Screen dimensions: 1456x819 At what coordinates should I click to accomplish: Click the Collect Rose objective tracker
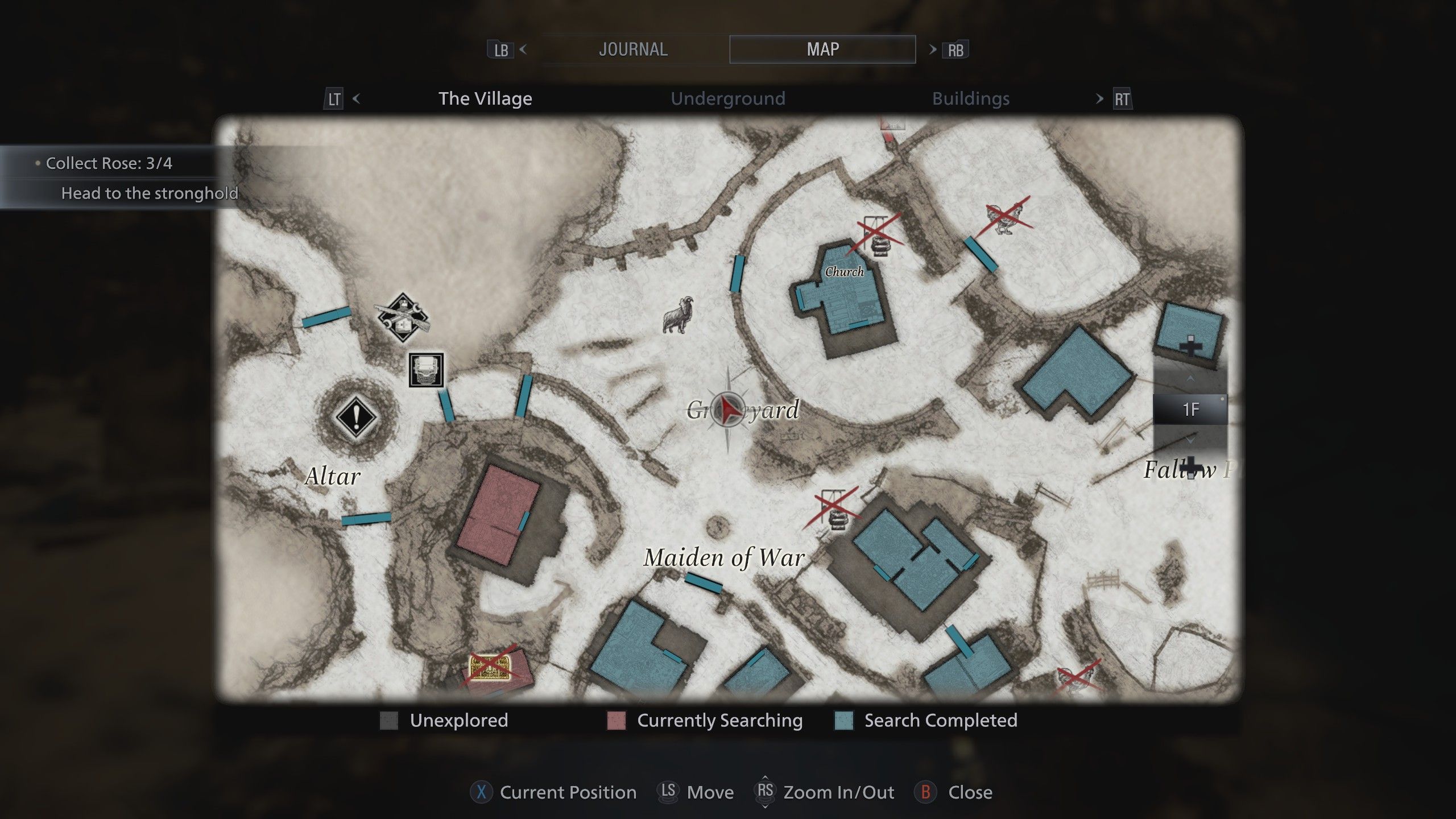(x=109, y=164)
